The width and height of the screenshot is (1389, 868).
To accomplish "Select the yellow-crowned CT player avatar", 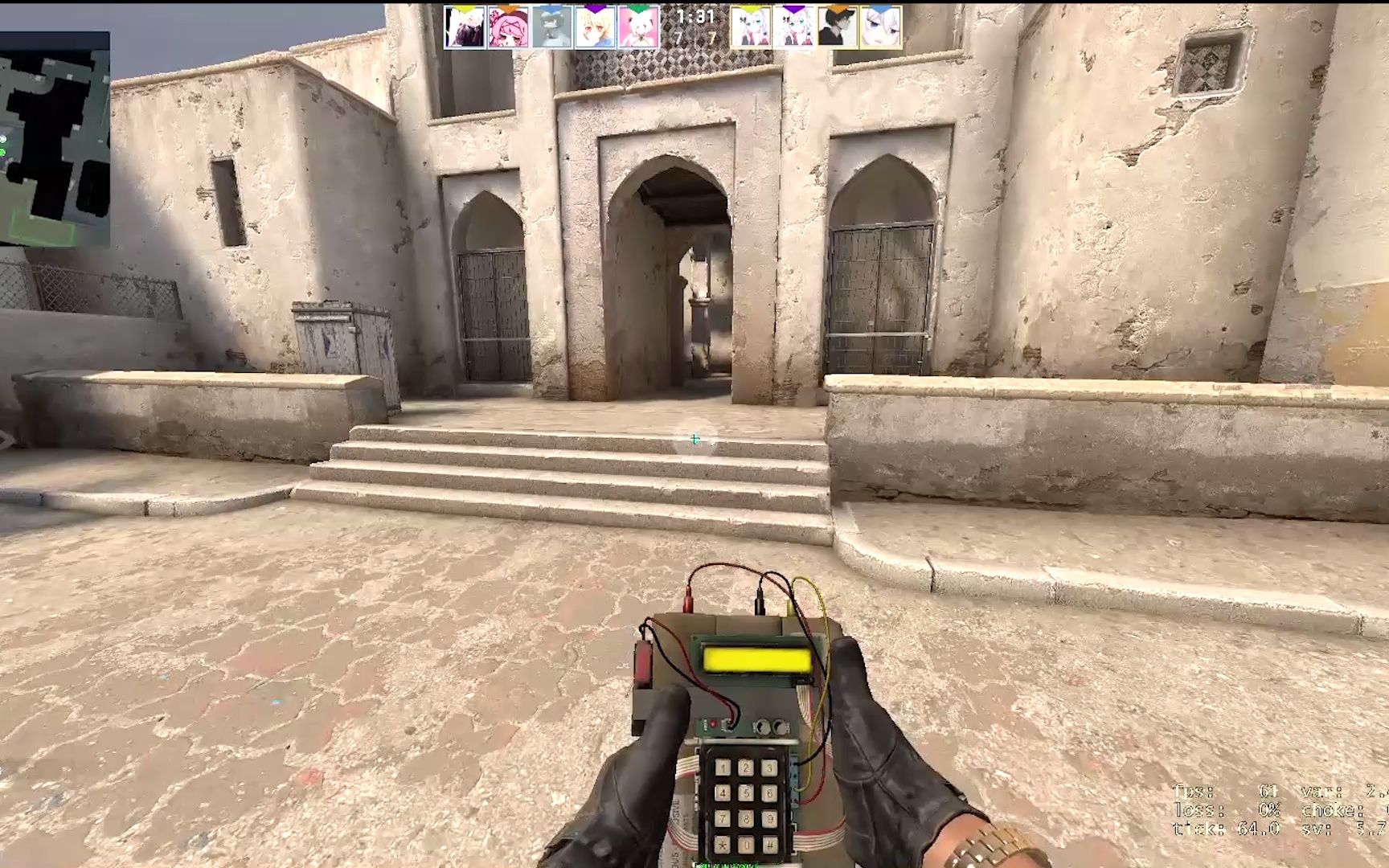I will tap(463, 26).
